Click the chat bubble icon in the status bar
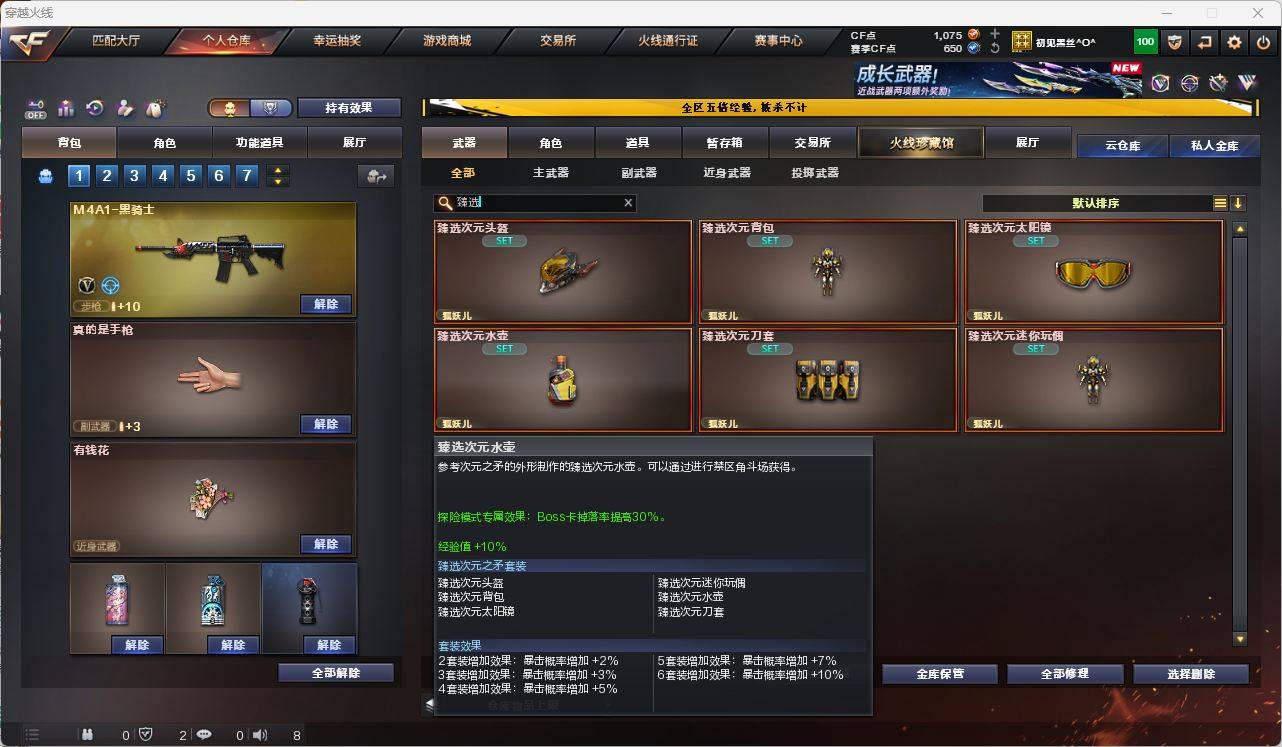Image resolution: width=1282 pixels, height=747 pixels. click(204, 735)
